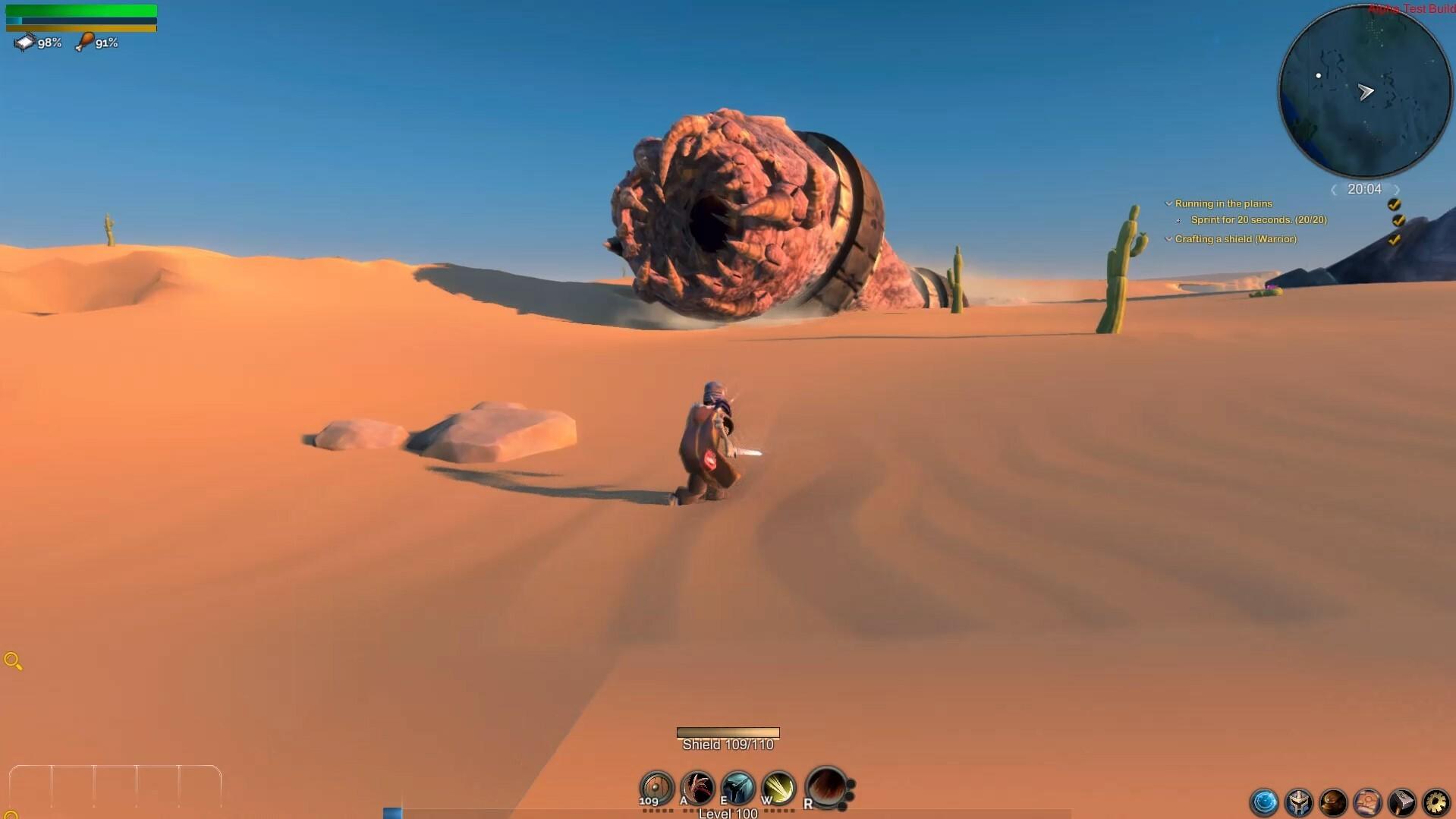Collapse the Crafting a shield (Warrior) quest

1168,239
